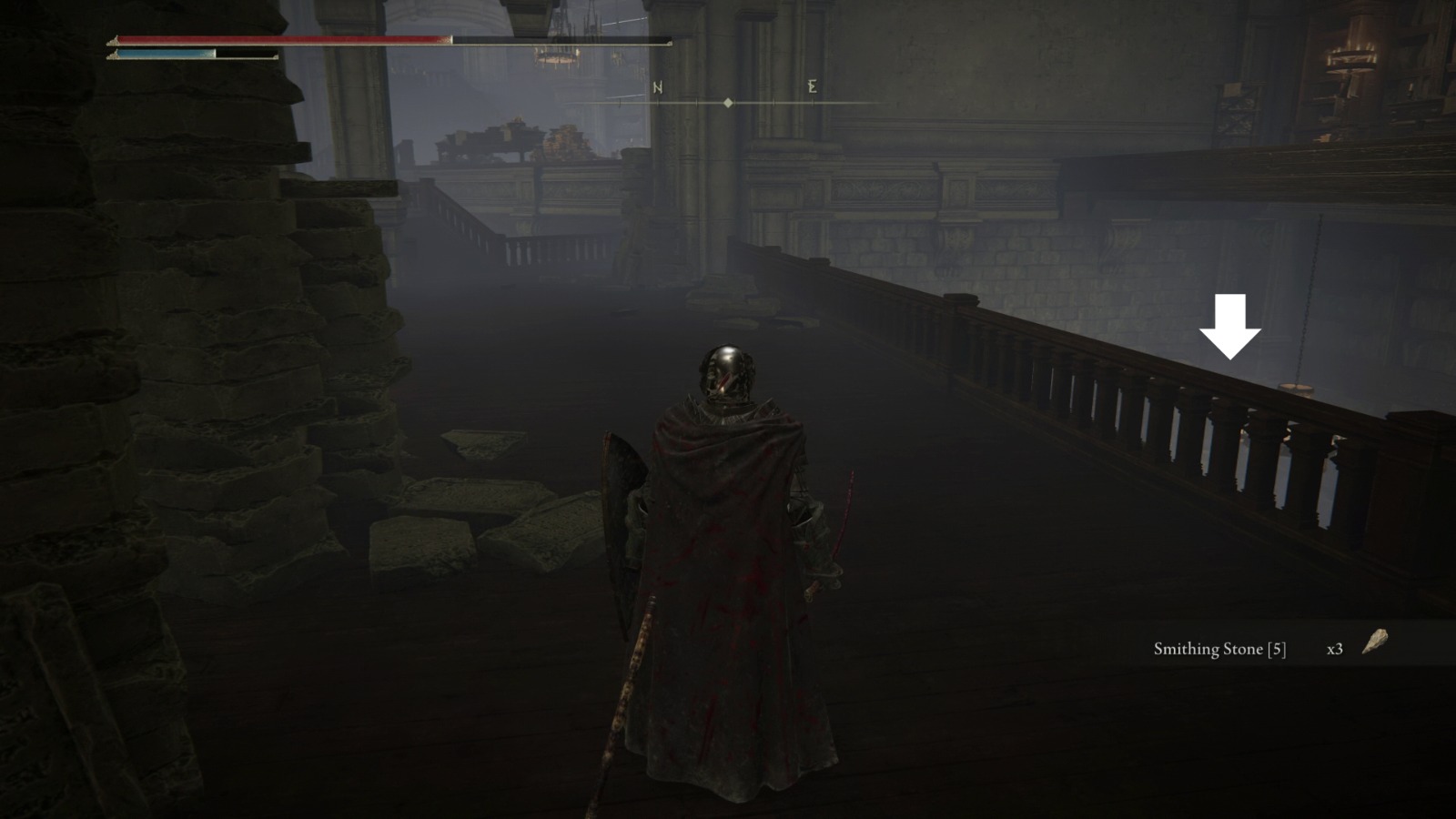Select the N marker on the compass
1456x819 pixels.
click(x=657, y=88)
